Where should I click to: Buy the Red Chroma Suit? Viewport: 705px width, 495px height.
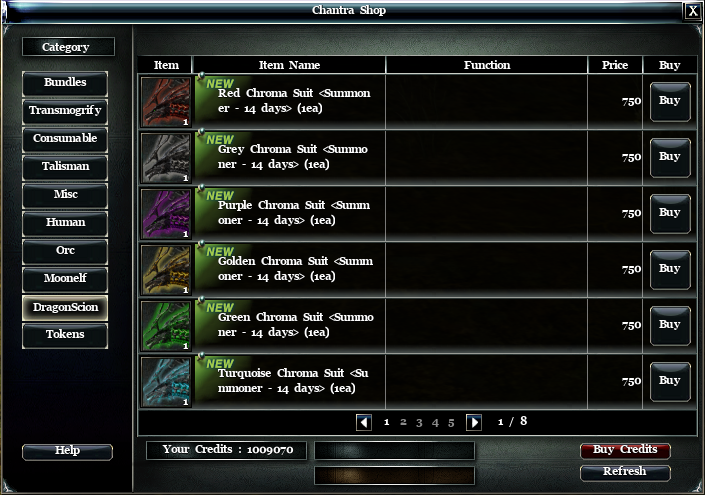pyautogui.click(x=670, y=101)
